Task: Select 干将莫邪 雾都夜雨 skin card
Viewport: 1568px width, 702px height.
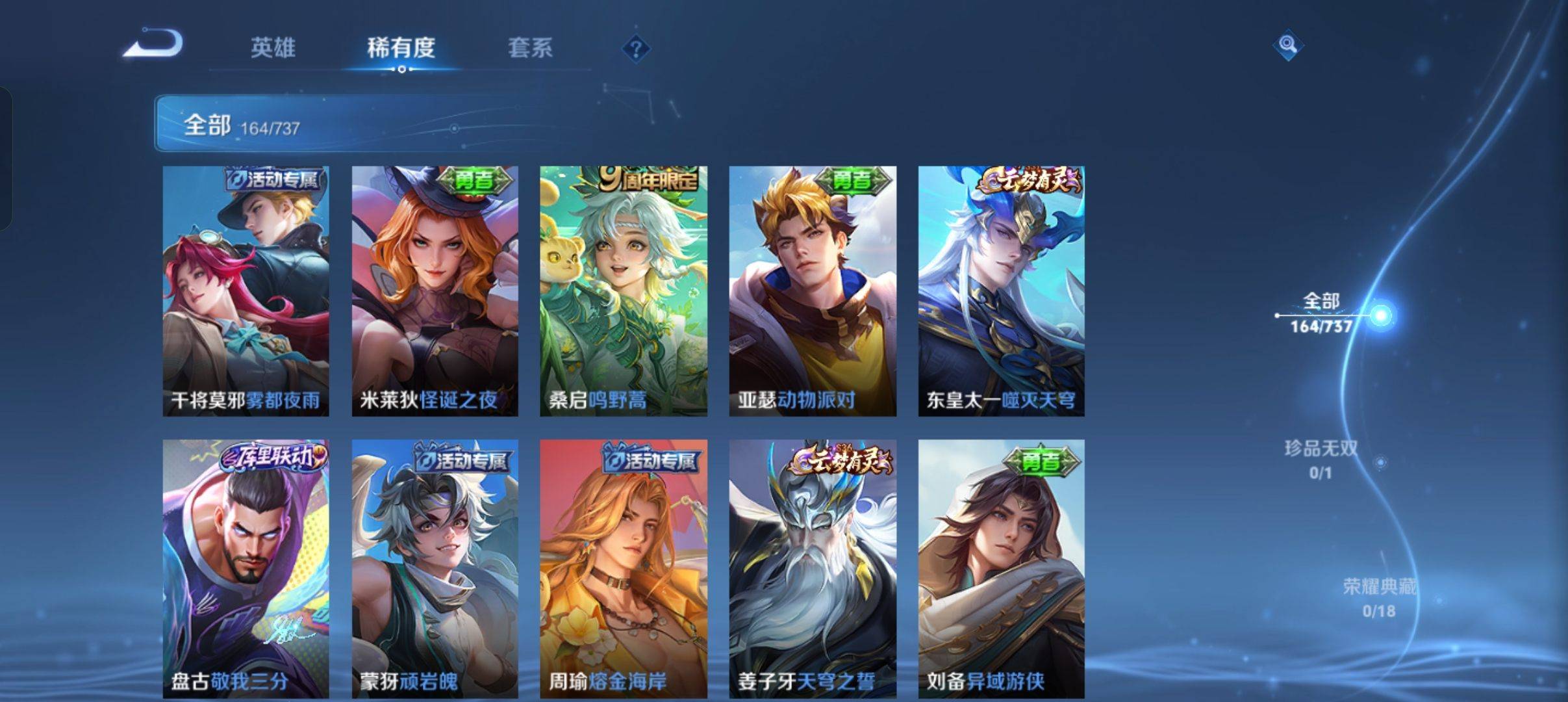Action: (x=243, y=292)
